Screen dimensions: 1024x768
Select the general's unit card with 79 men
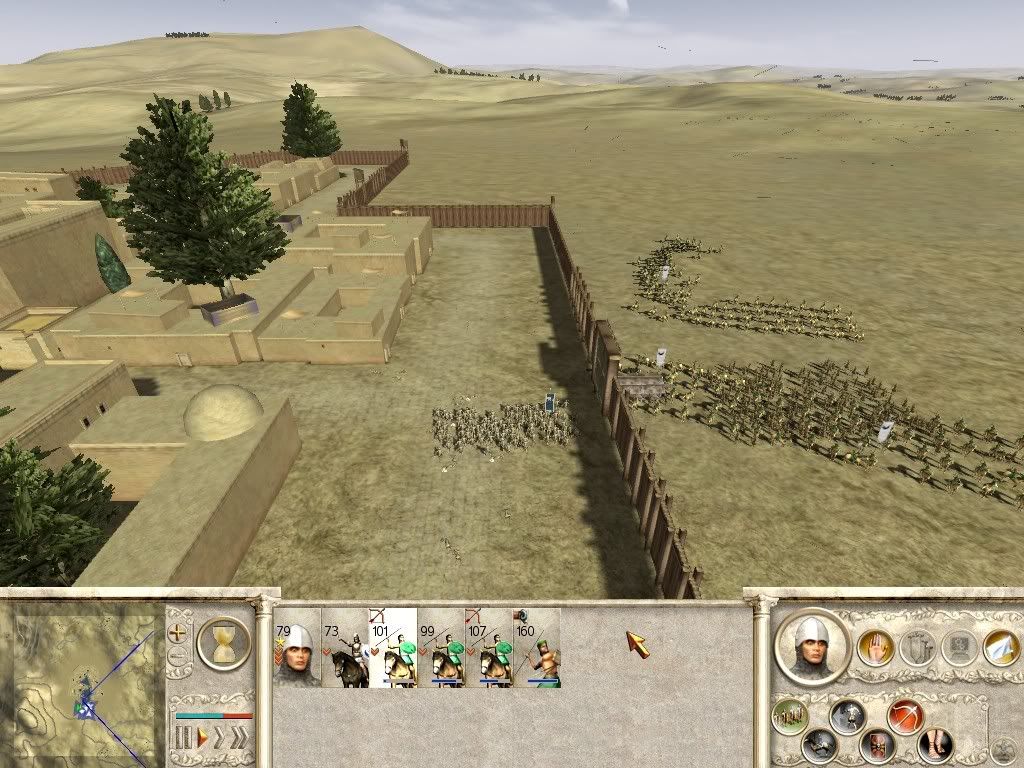click(297, 648)
